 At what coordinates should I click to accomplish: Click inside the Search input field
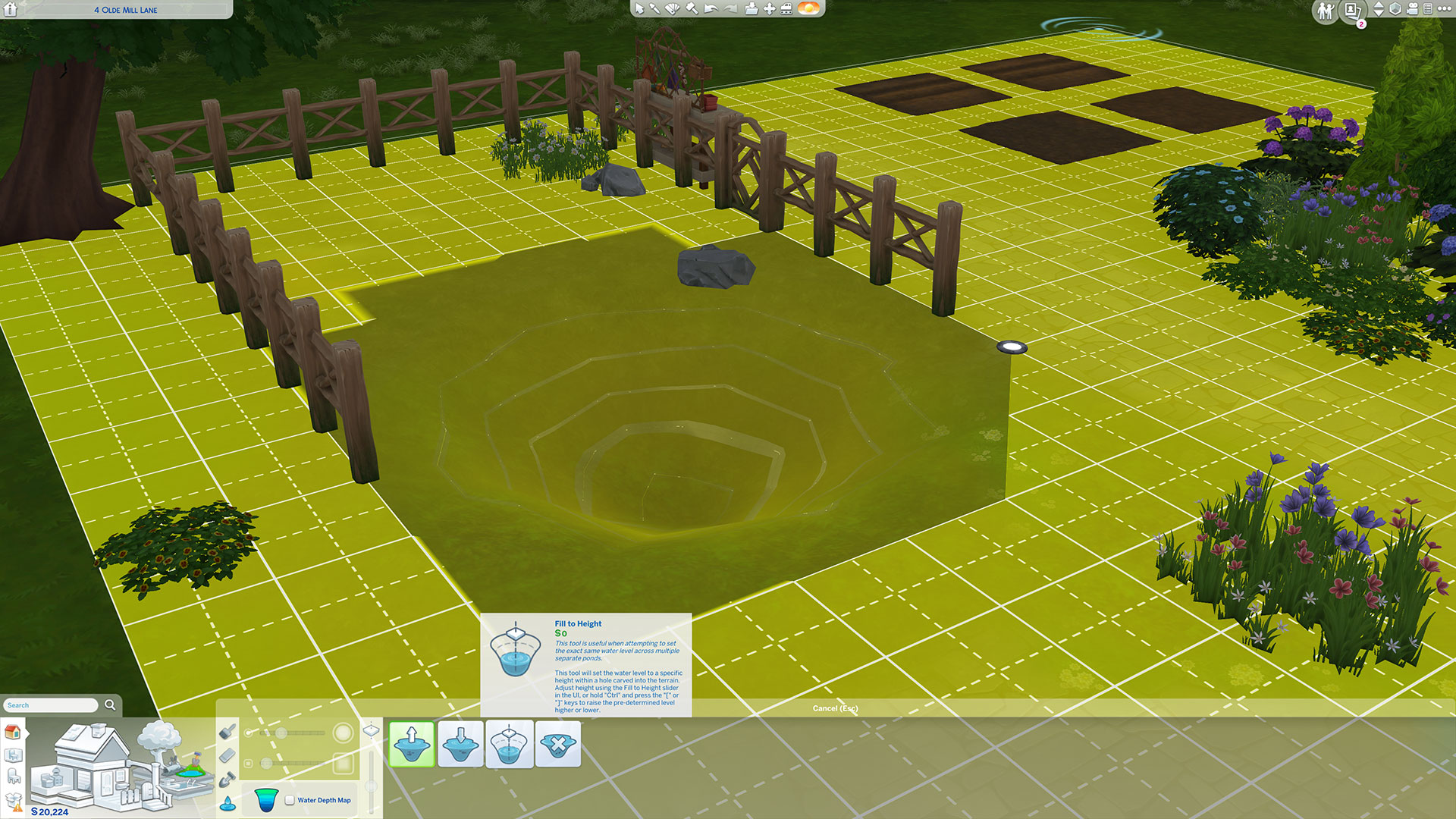tap(49, 704)
